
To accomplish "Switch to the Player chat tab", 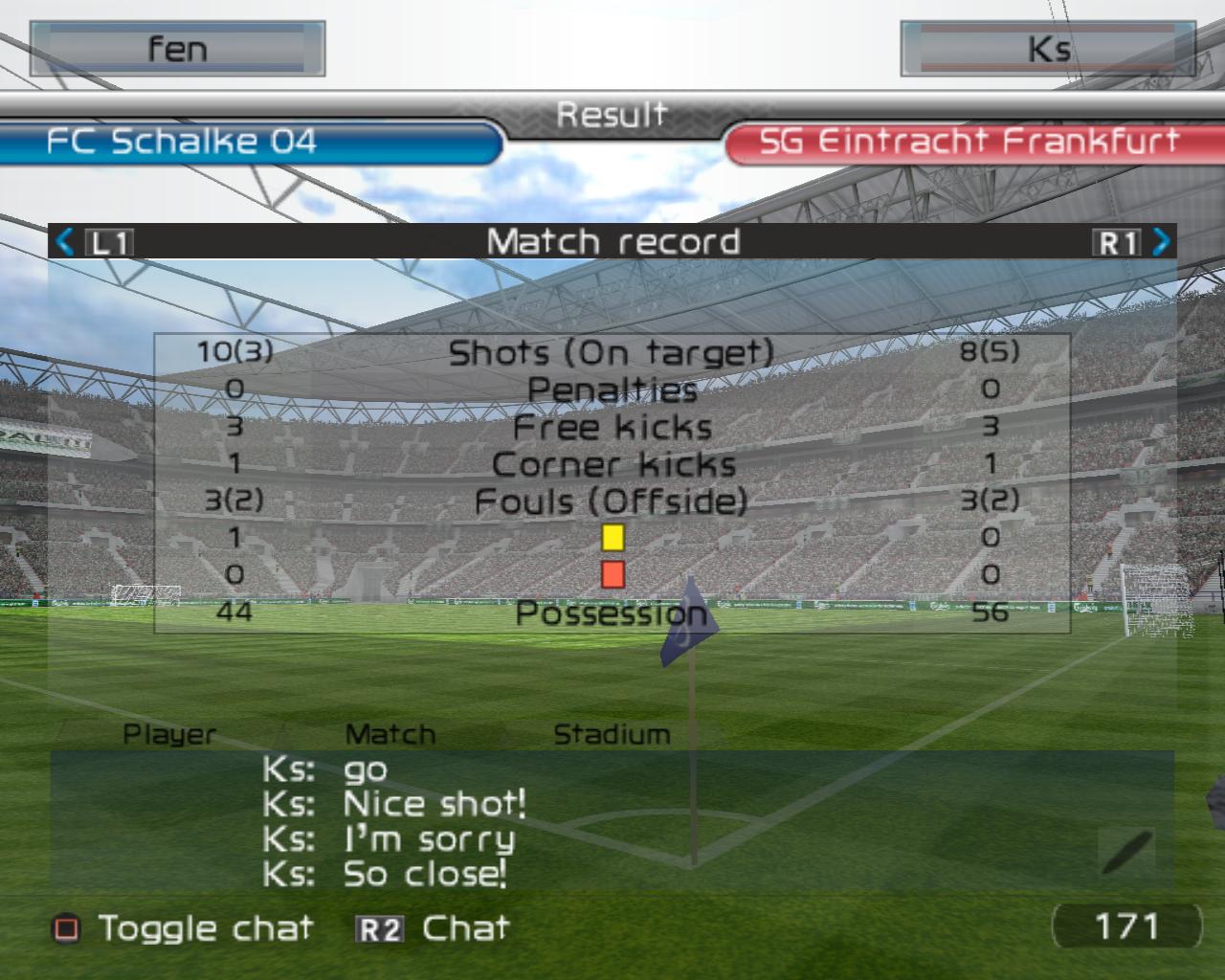I will (170, 735).
